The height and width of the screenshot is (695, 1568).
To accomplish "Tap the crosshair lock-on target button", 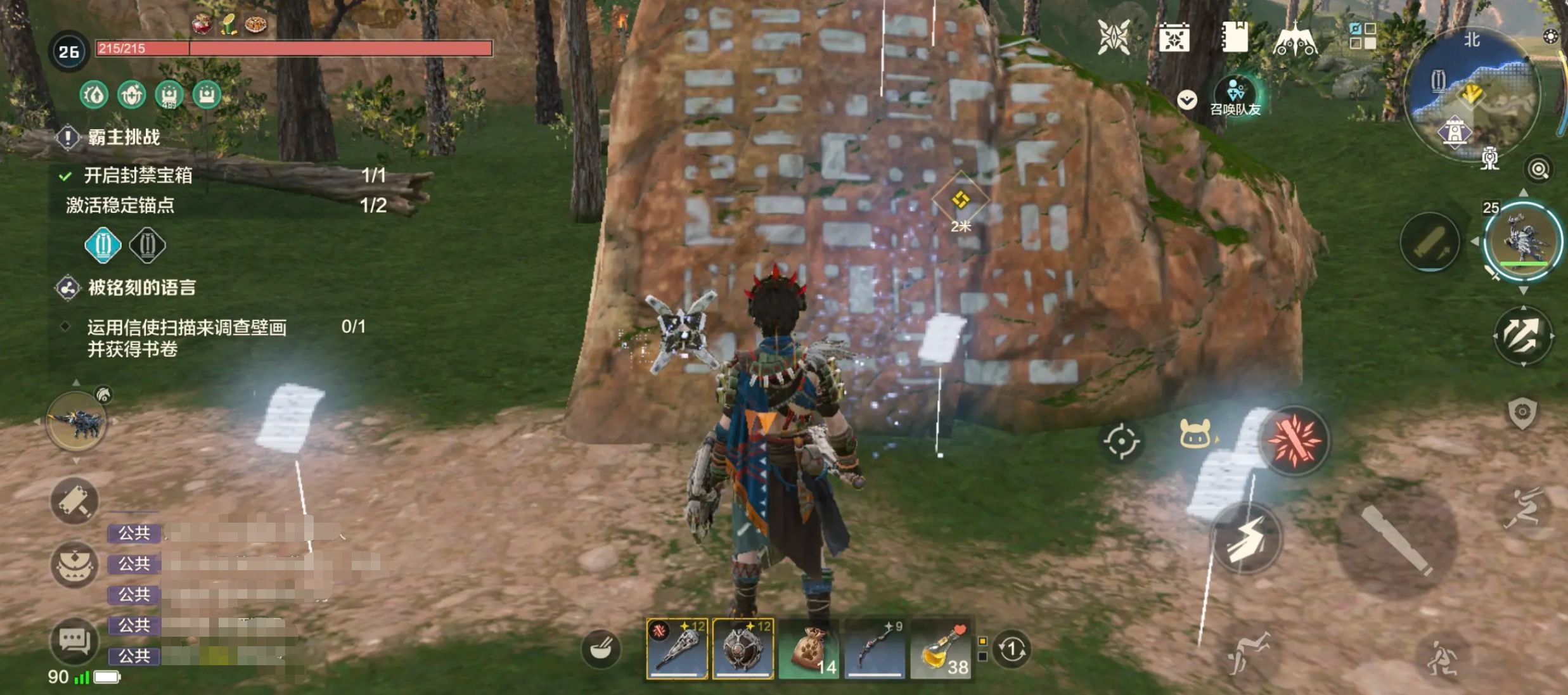I will [1121, 441].
